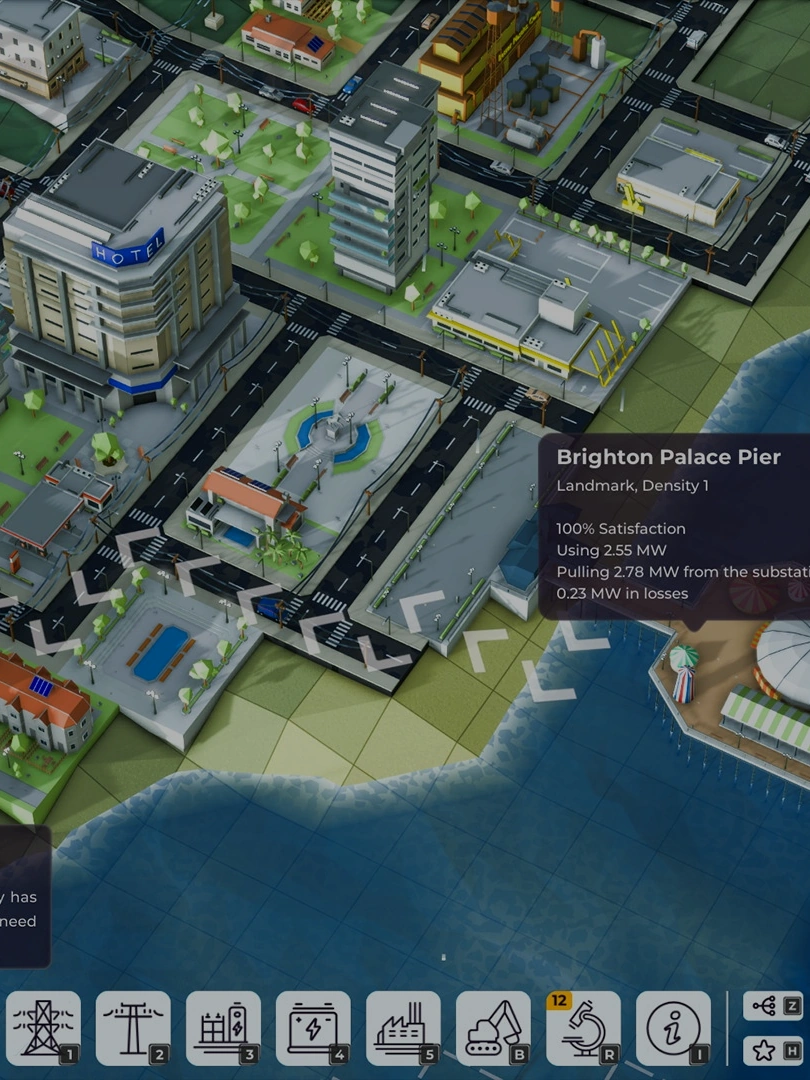Choose the power pole build tool
Viewport: 810px width, 1080px height.
133,1028
